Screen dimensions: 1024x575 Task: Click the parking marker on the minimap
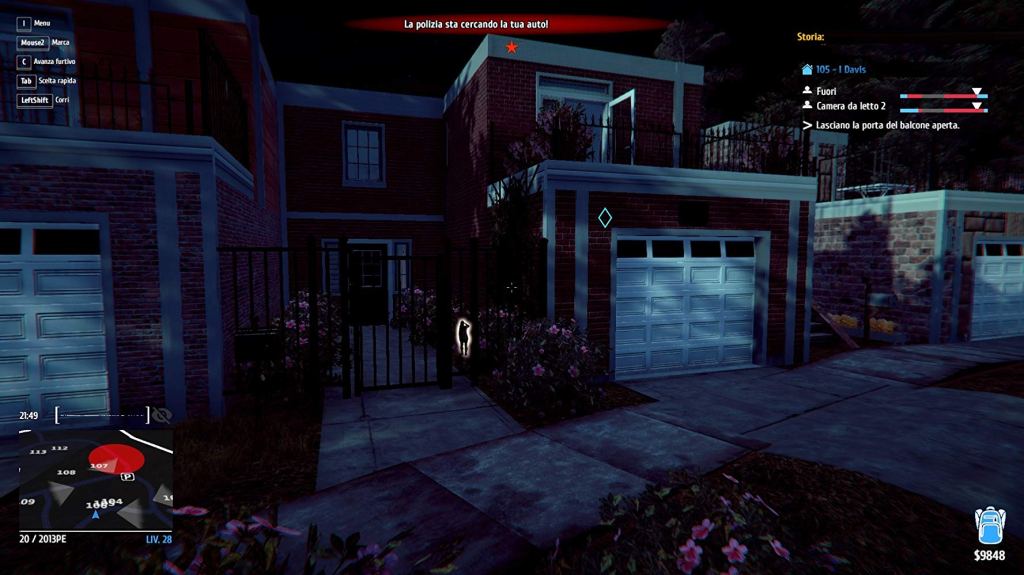click(128, 478)
